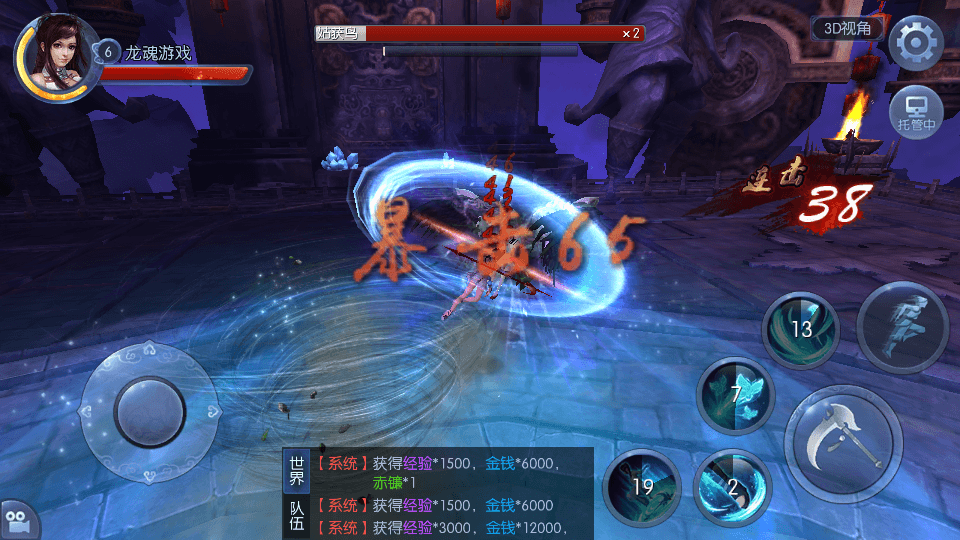Tap the virtual joystick knob
Screen dimensions: 960x540
pos(149,411)
